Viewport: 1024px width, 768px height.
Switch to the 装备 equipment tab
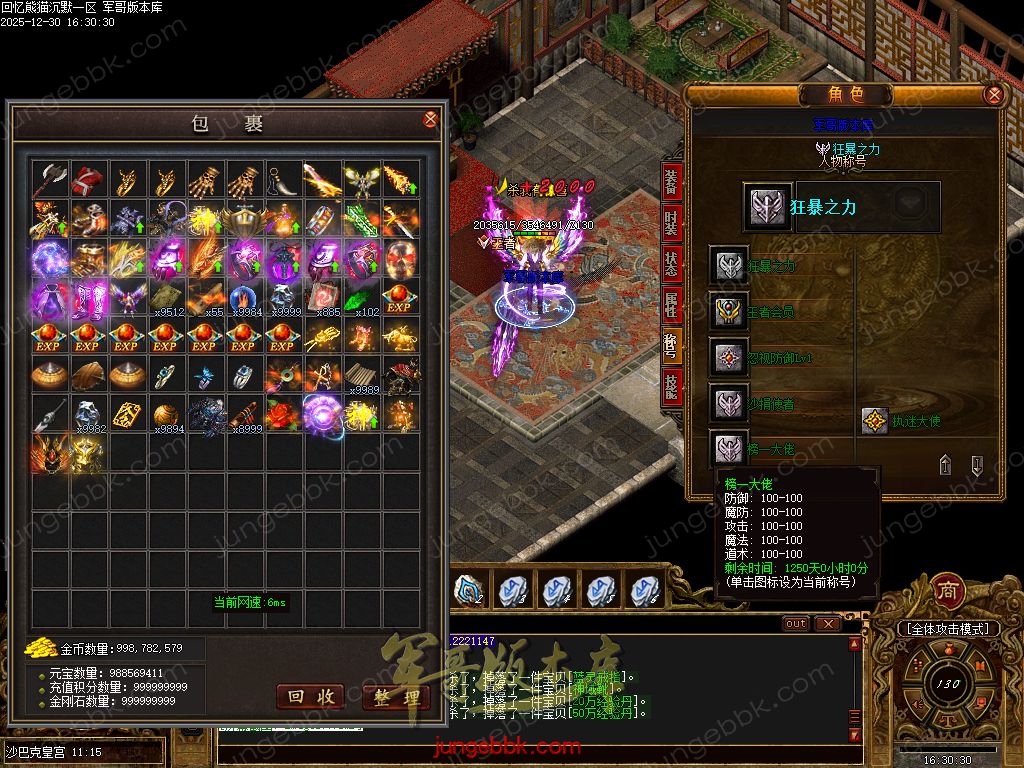[671, 181]
